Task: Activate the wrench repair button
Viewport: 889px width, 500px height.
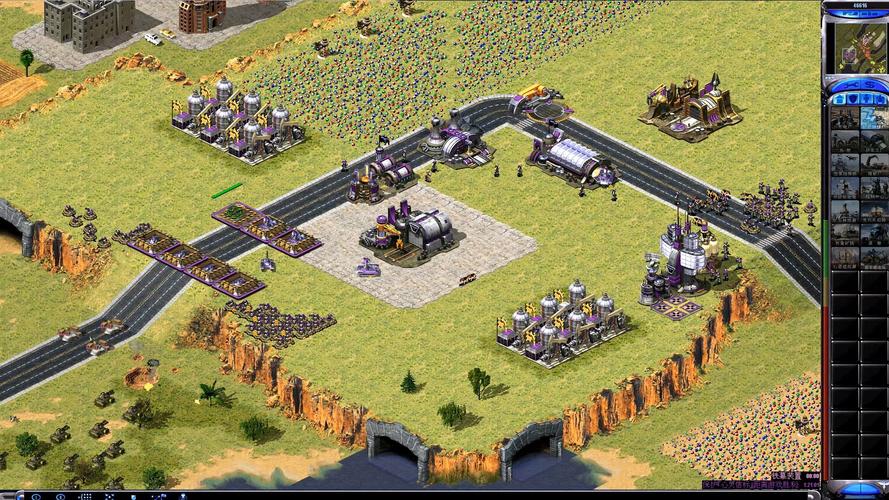Action: 852,85
